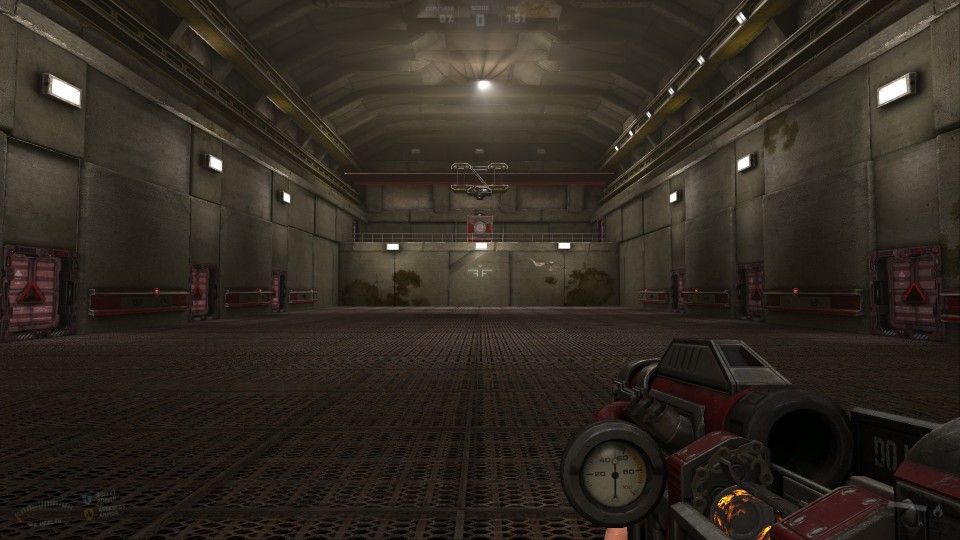Image resolution: width=960 pixels, height=540 pixels.
Task: Click the blue shield status icon
Action: tap(88, 497)
